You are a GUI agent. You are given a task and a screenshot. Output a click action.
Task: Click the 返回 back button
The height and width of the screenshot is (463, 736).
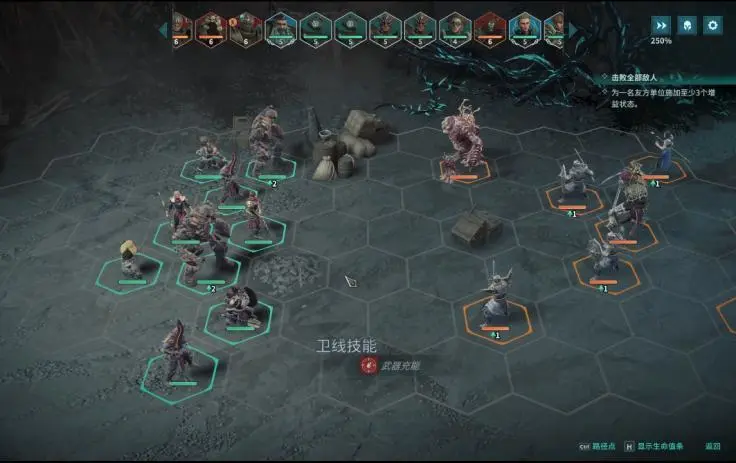[712, 446]
